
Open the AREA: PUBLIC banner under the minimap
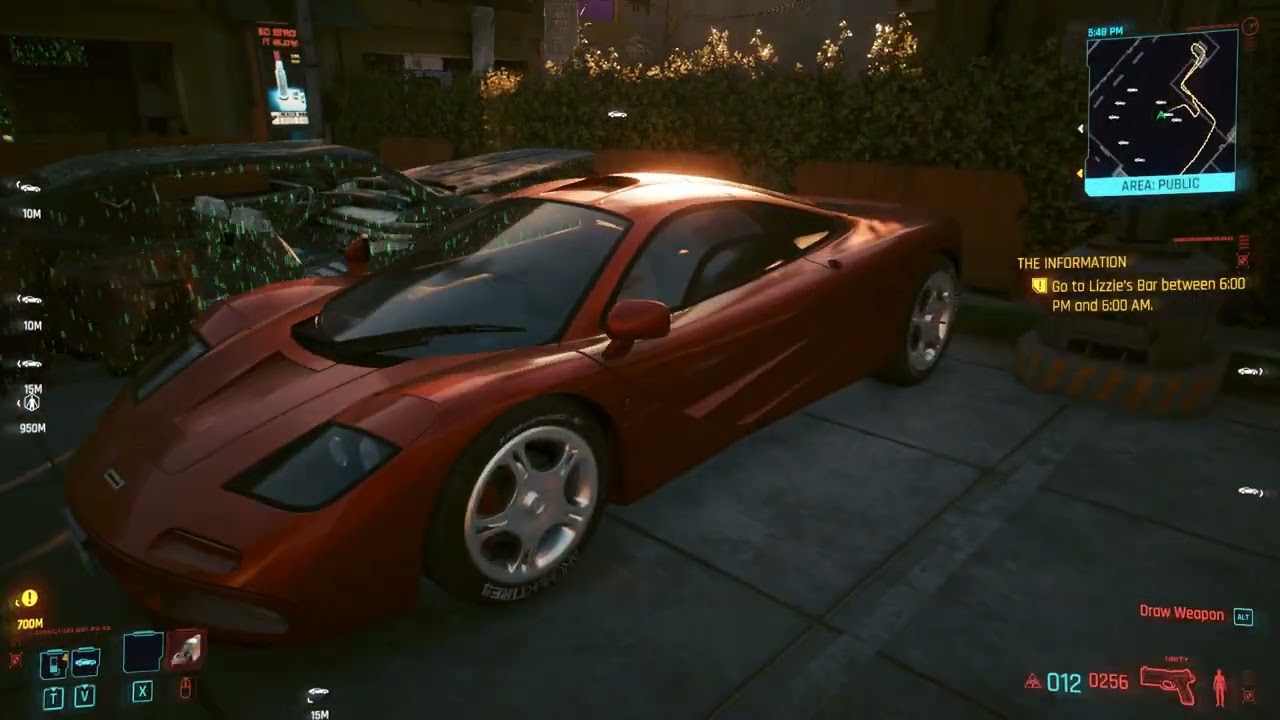tap(1160, 184)
